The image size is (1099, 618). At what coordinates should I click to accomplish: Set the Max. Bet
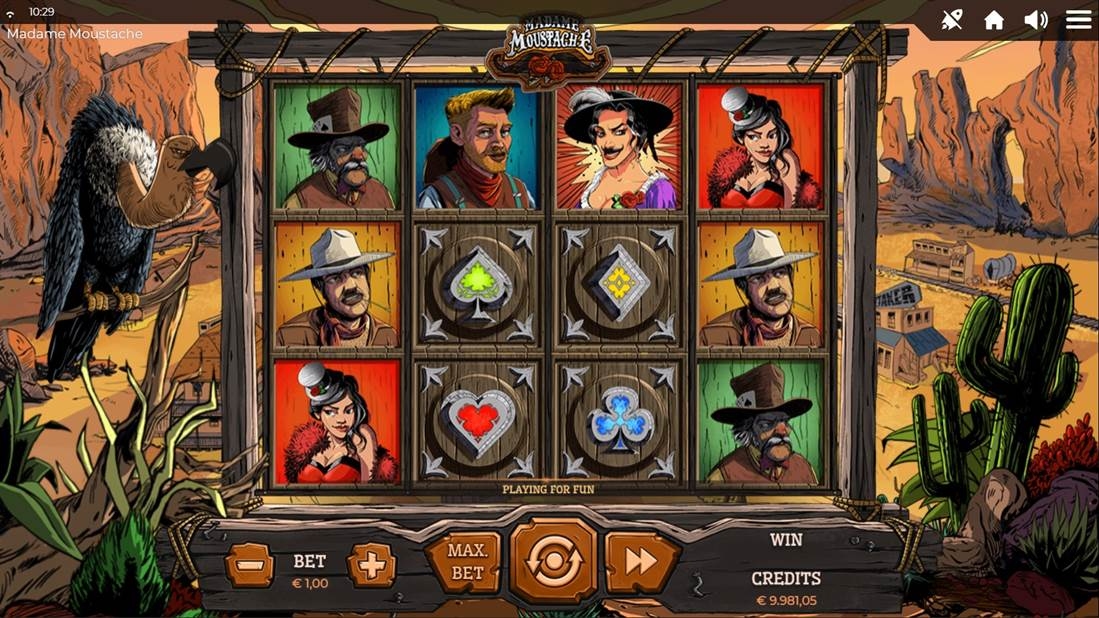pyautogui.click(x=466, y=562)
